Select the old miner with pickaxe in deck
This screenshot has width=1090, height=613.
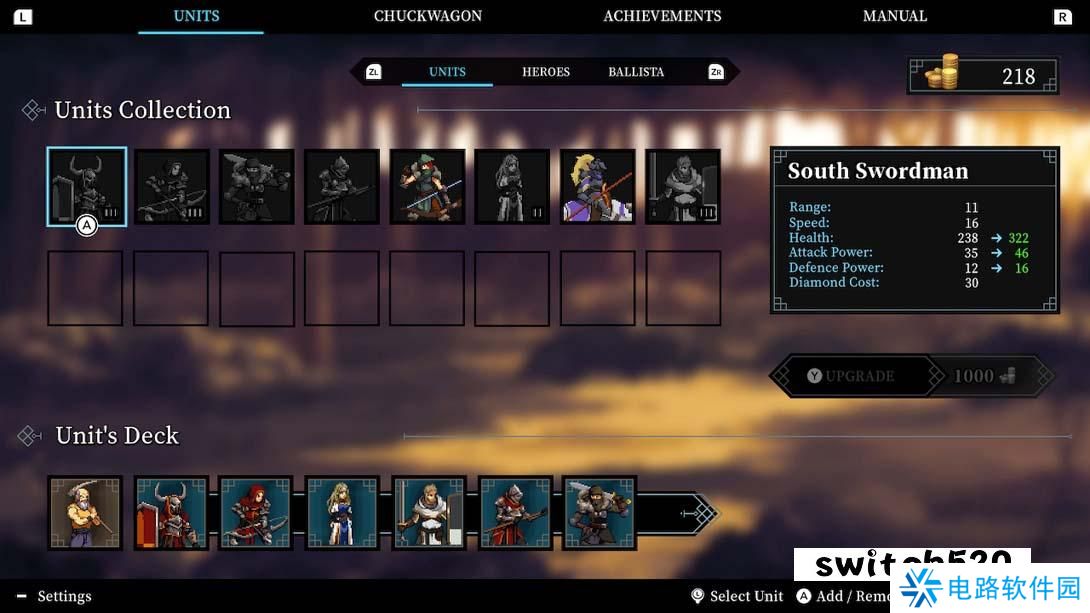(85, 513)
